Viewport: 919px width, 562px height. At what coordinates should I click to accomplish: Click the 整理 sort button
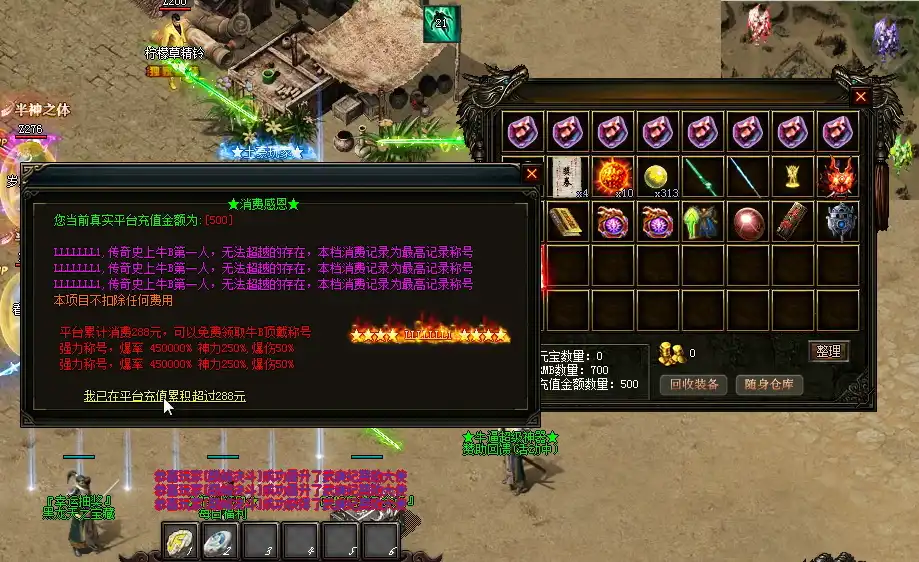coord(828,351)
